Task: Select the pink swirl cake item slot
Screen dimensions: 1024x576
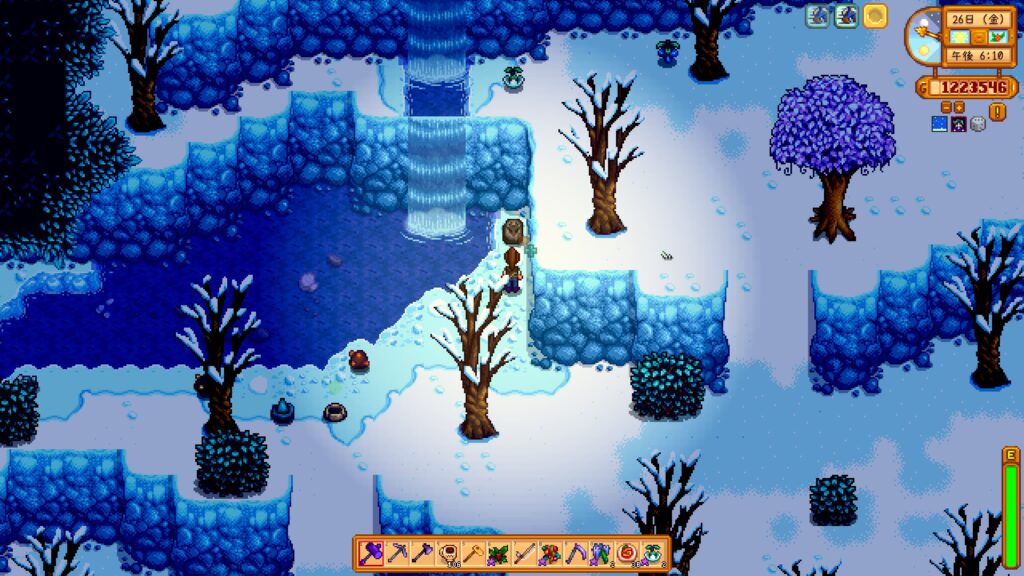Action: tap(629, 552)
